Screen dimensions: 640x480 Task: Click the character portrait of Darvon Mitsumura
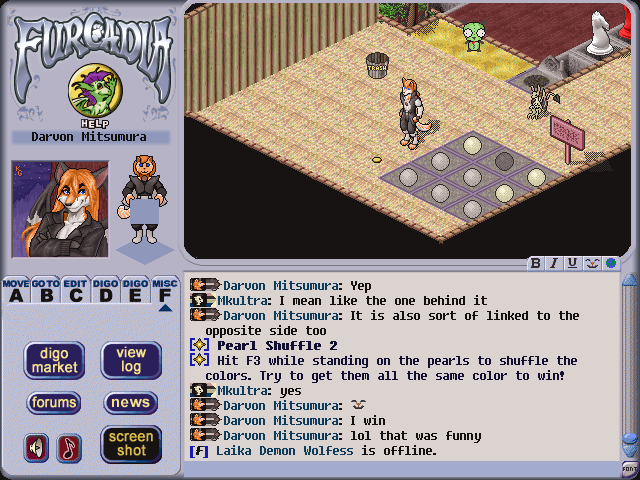59,208
